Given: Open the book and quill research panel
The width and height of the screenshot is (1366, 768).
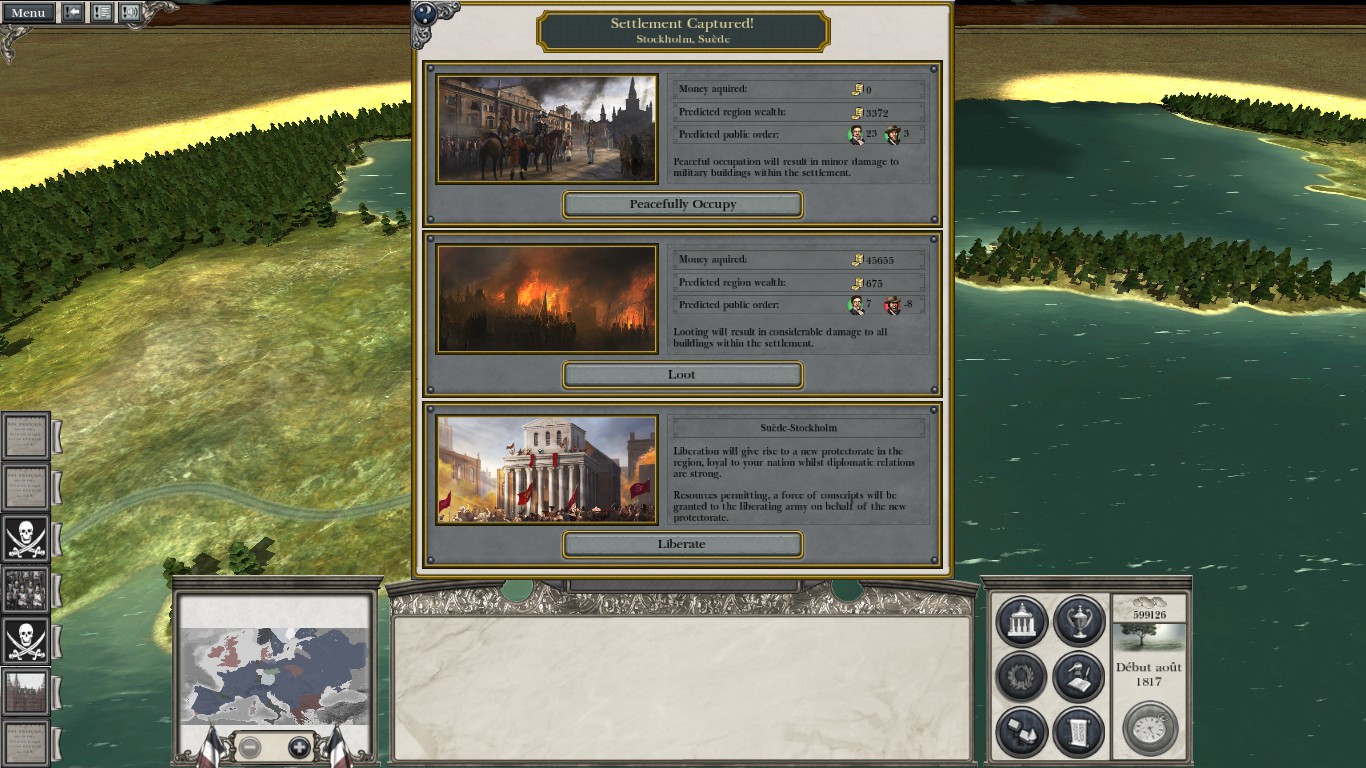Looking at the screenshot, I should 1079,677.
